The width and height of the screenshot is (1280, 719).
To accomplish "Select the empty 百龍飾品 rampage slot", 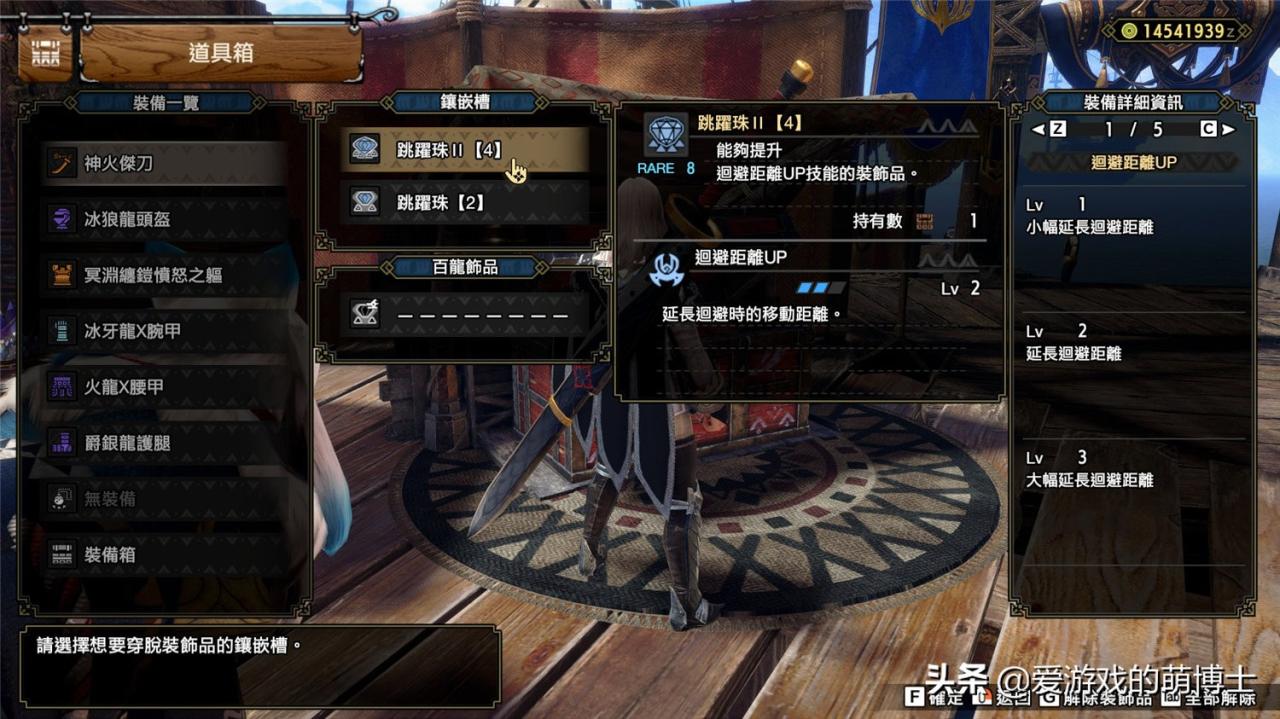I will click(465, 314).
